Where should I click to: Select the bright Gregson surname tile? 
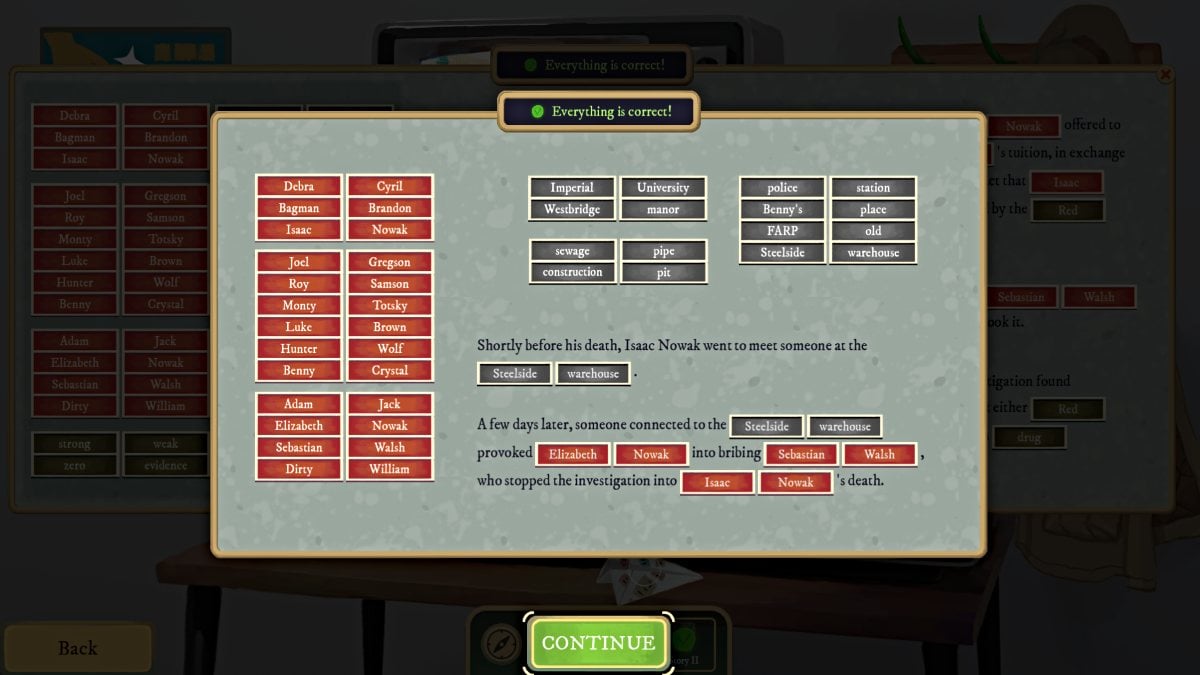point(390,262)
